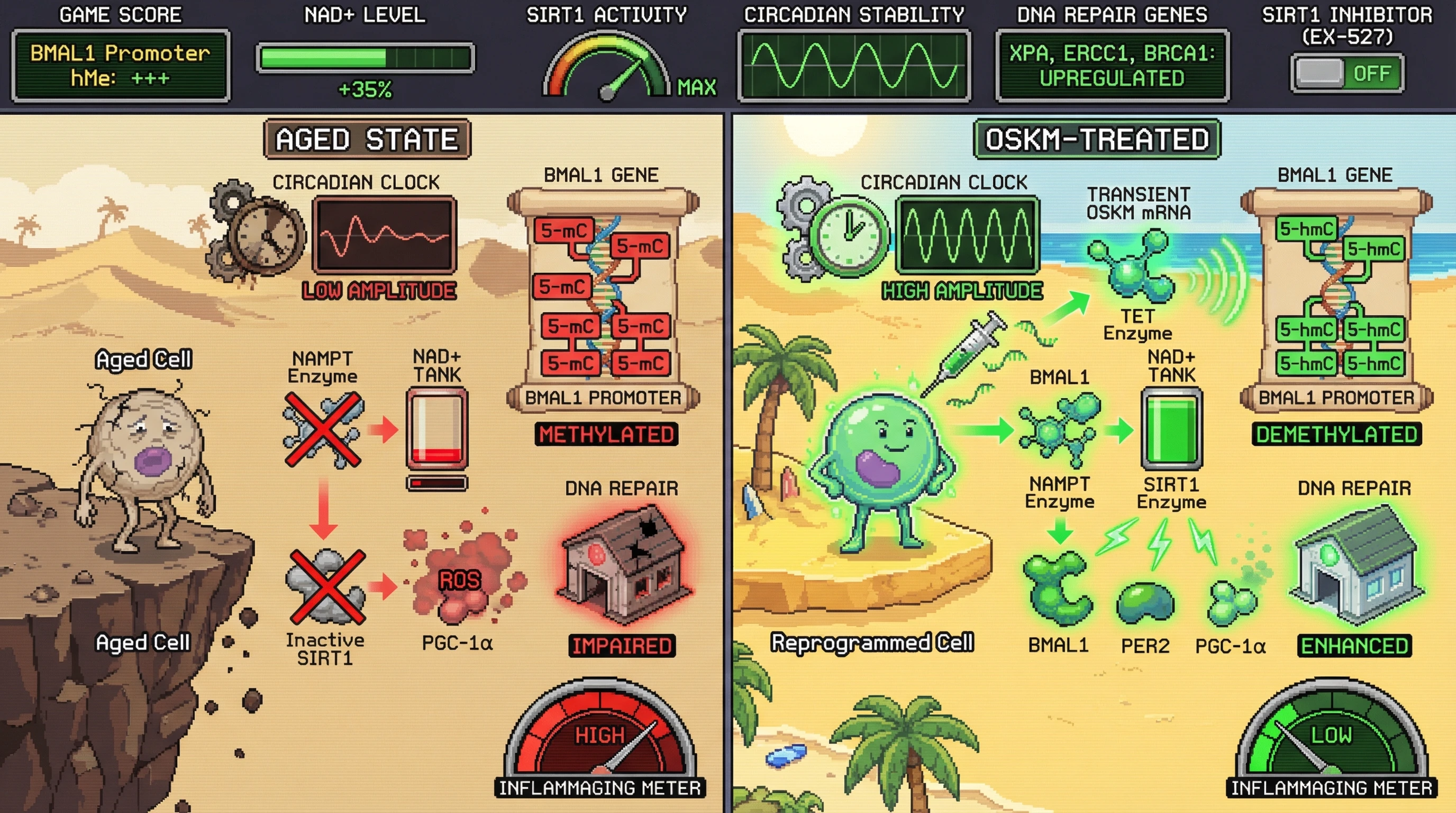This screenshot has width=1456, height=813.
Task: Select the AGED STATE panel header
Action: (x=367, y=139)
